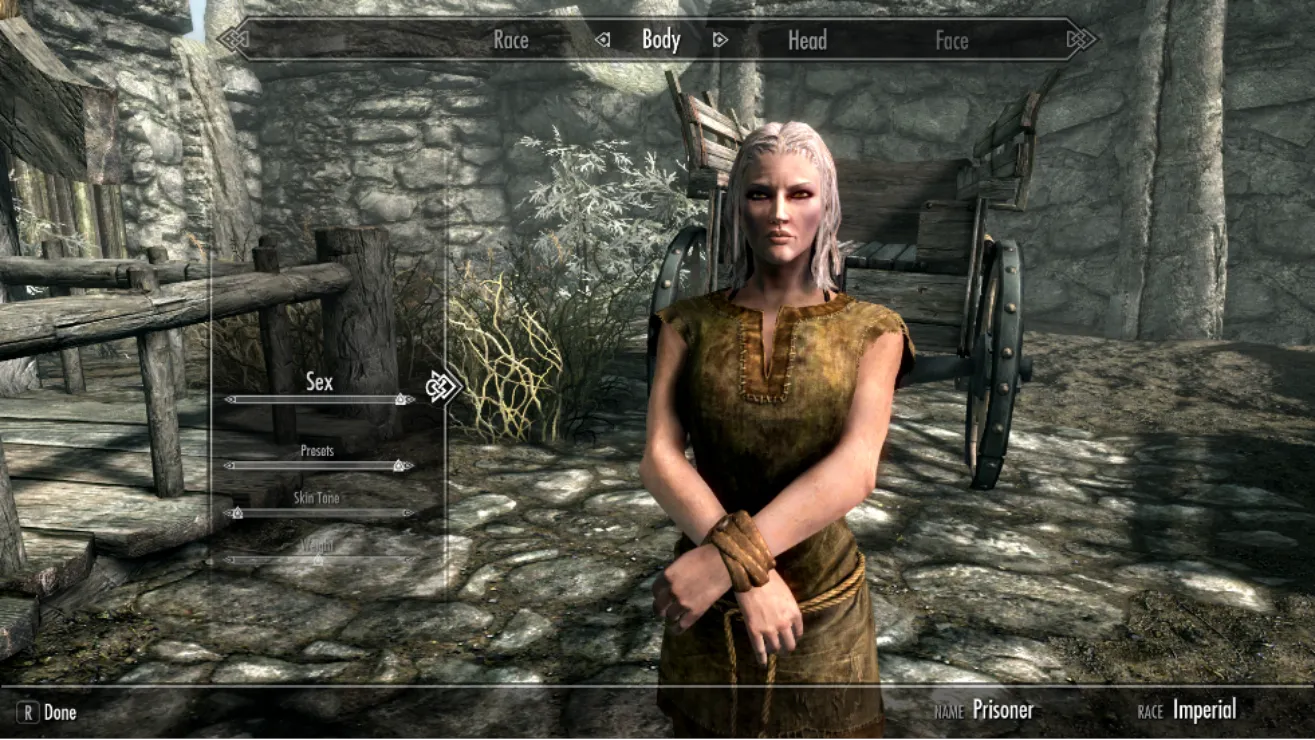Select the Body tab

(x=660, y=40)
